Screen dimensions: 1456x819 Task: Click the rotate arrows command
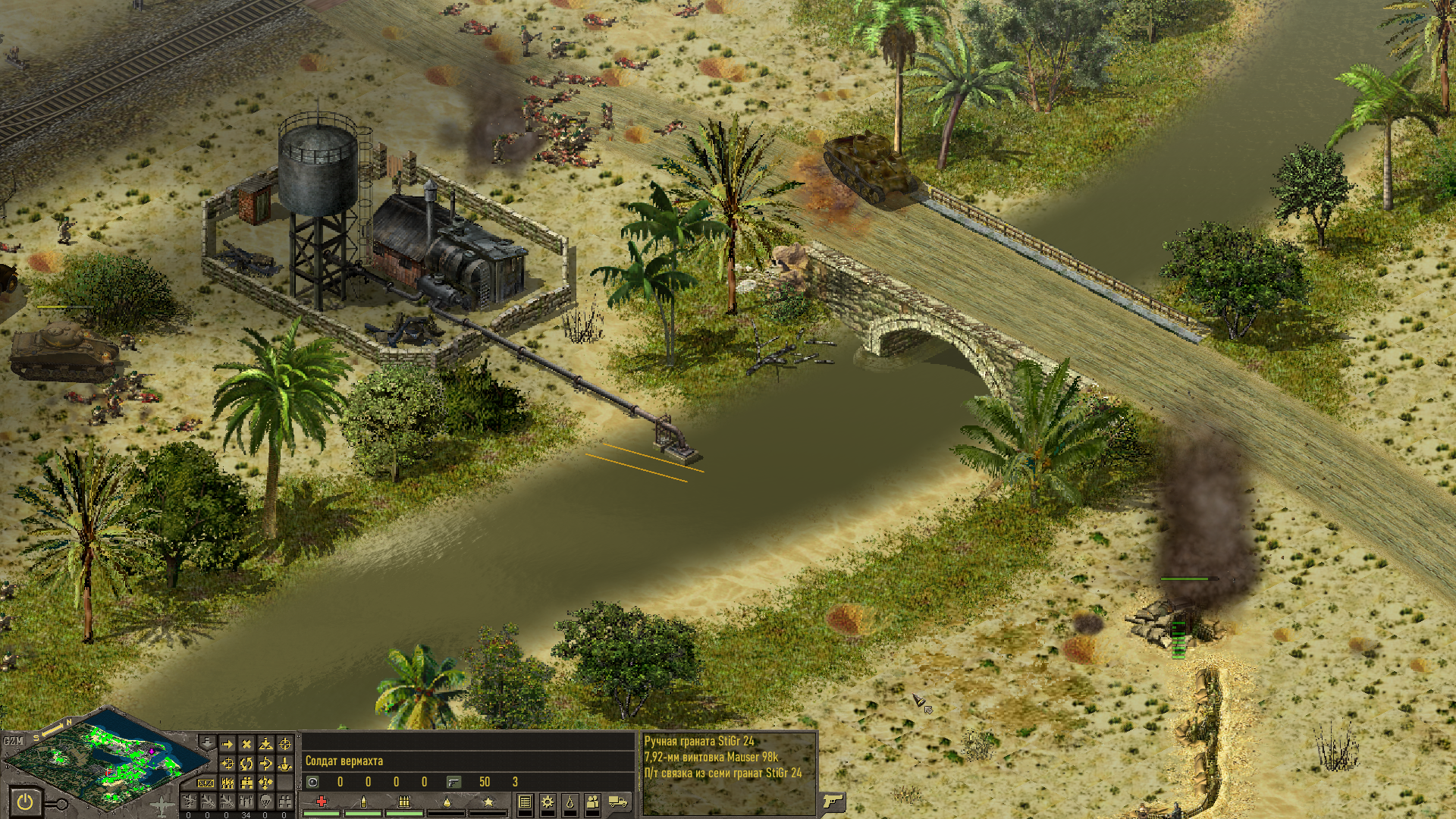[246, 763]
